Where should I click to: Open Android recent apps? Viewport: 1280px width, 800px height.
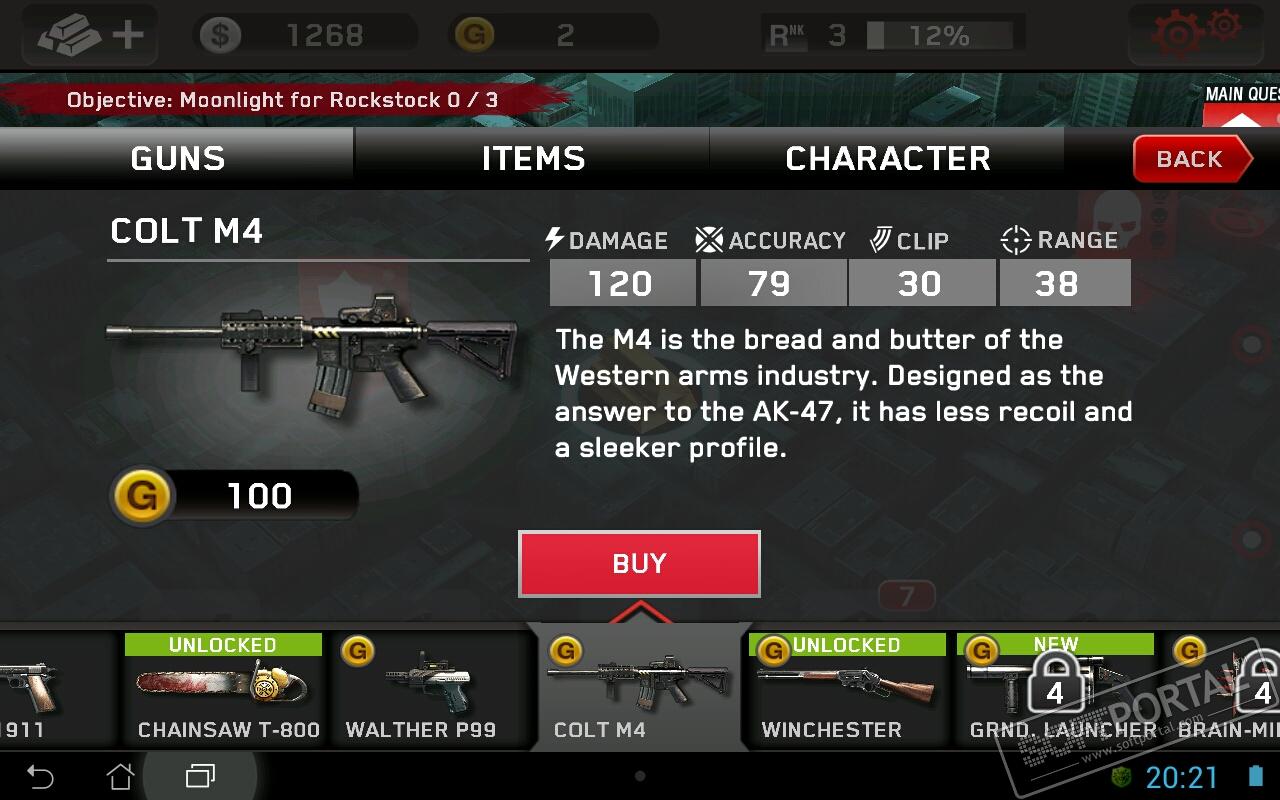(200, 776)
